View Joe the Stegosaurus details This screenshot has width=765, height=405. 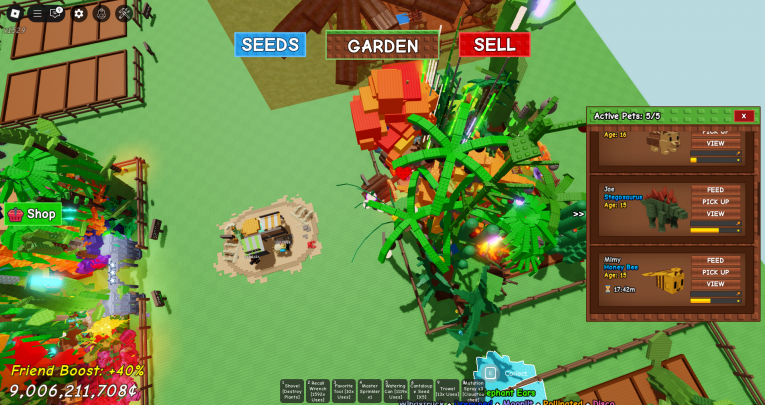tap(715, 213)
